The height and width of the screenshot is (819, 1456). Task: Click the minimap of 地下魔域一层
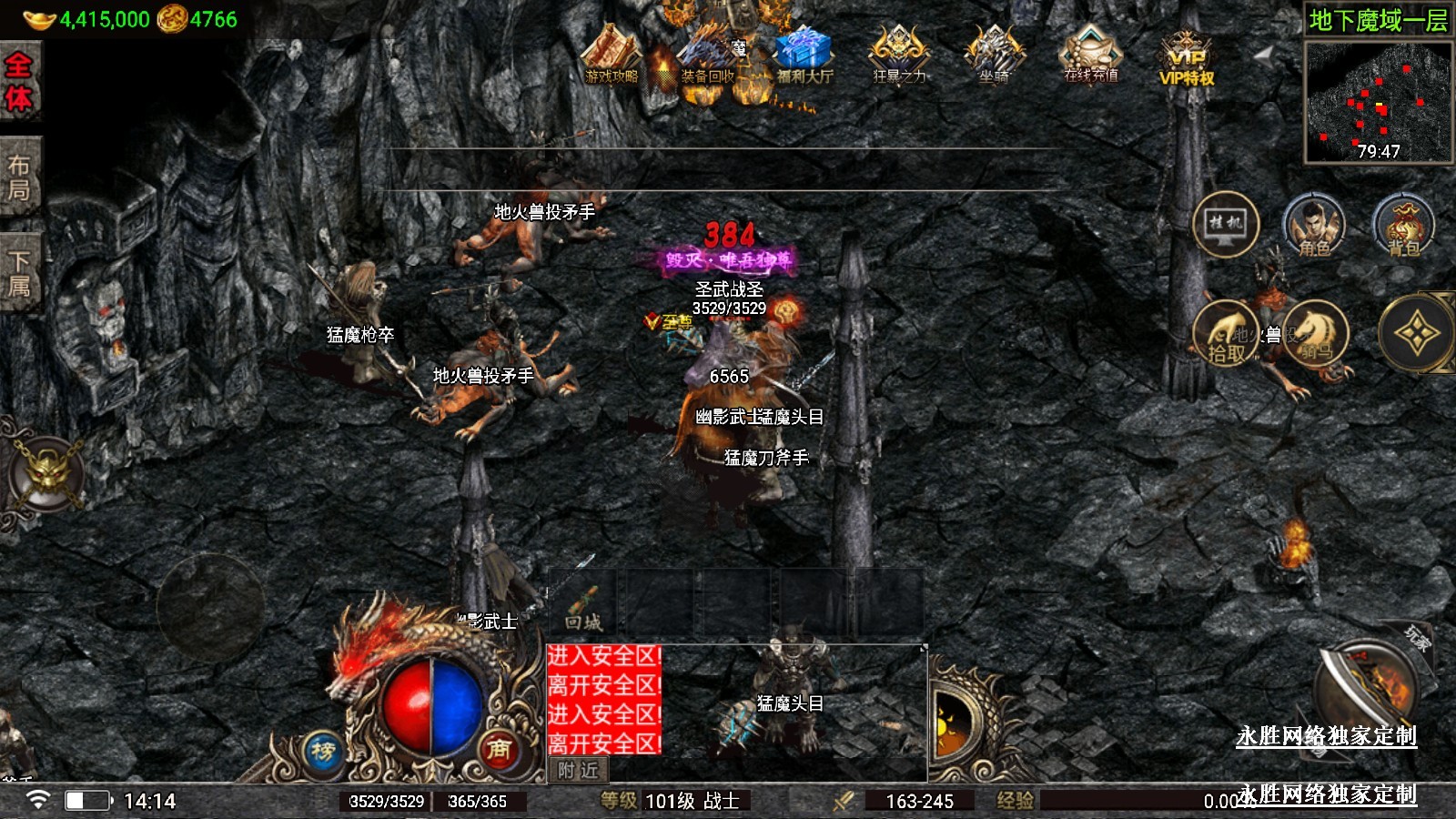pos(1378,101)
